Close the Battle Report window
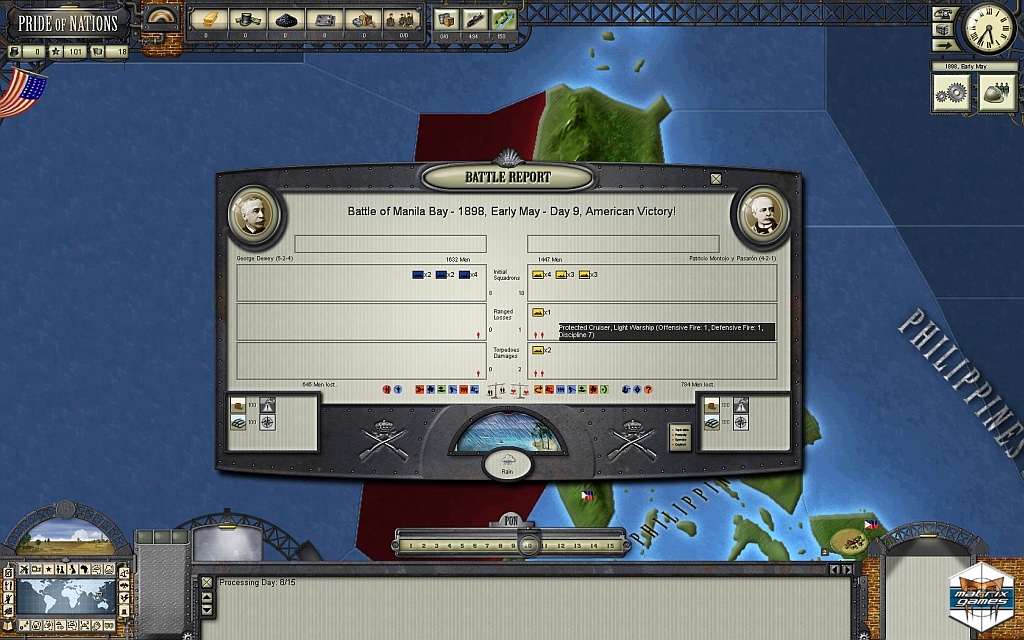The image size is (1024, 640). [716, 179]
